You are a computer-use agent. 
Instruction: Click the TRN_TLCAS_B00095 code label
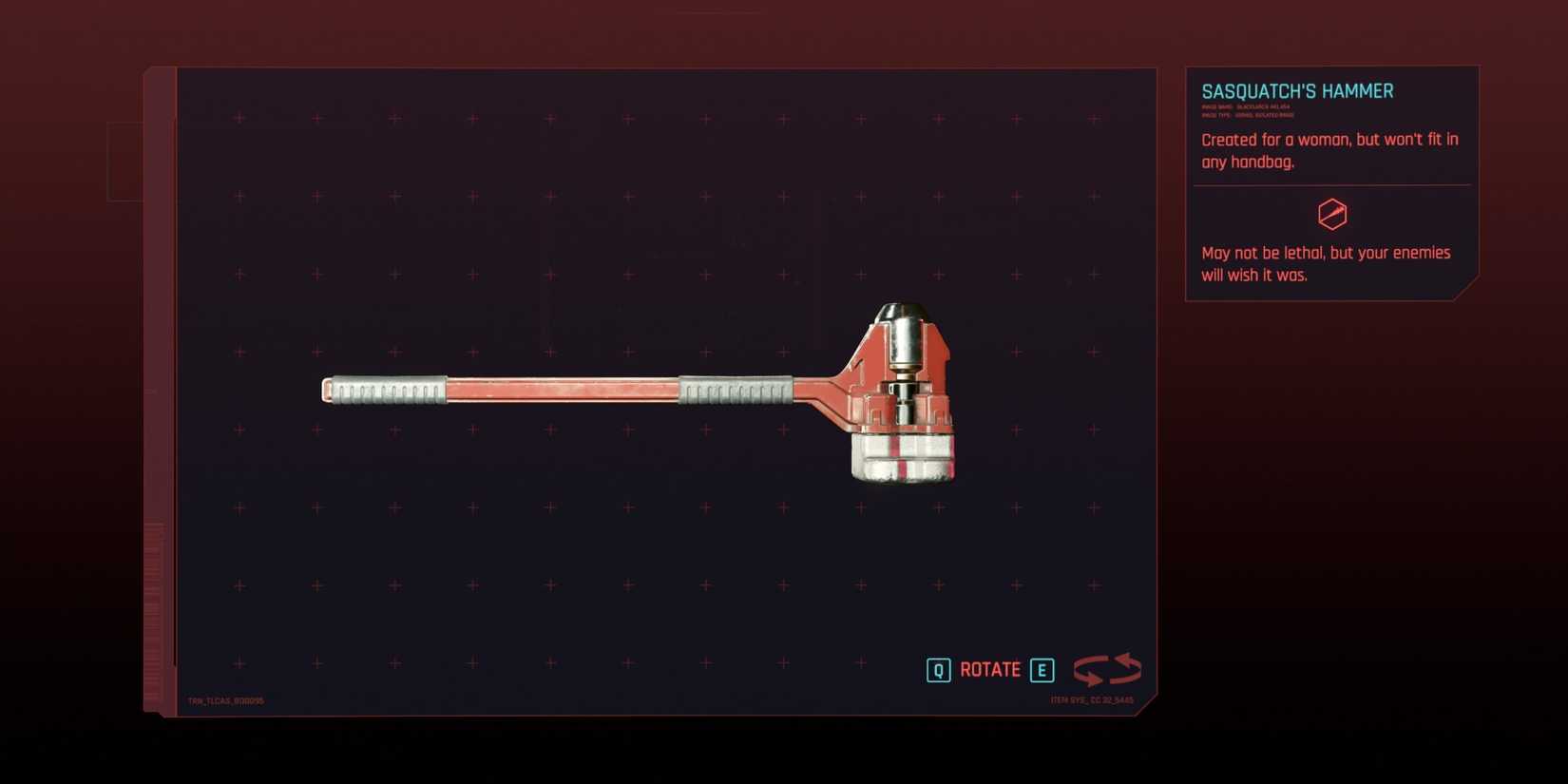pyautogui.click(x=227, y=699)
